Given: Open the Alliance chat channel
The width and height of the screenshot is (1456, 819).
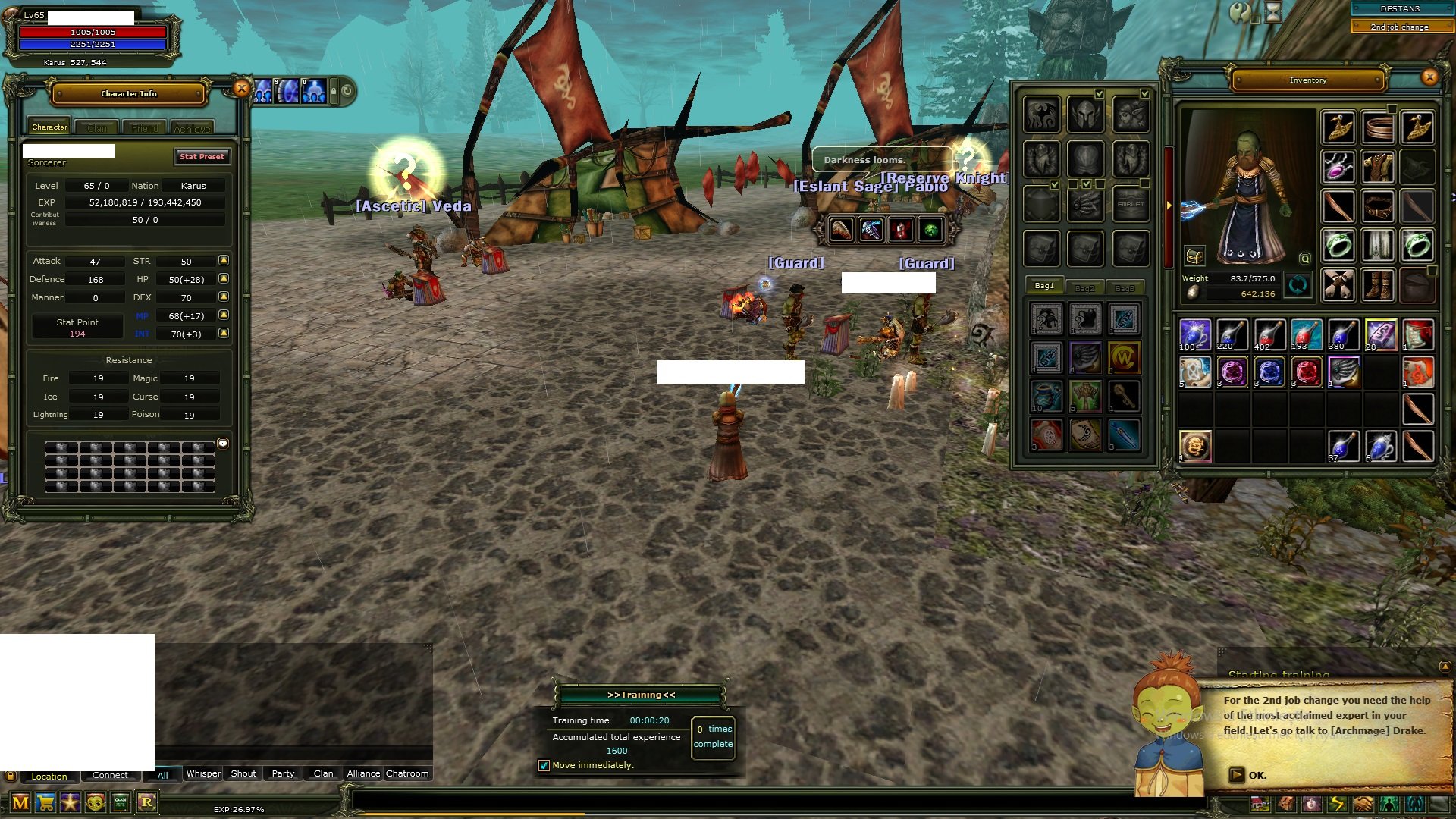Looking at the screenshot, I should [x=363, y=773].
